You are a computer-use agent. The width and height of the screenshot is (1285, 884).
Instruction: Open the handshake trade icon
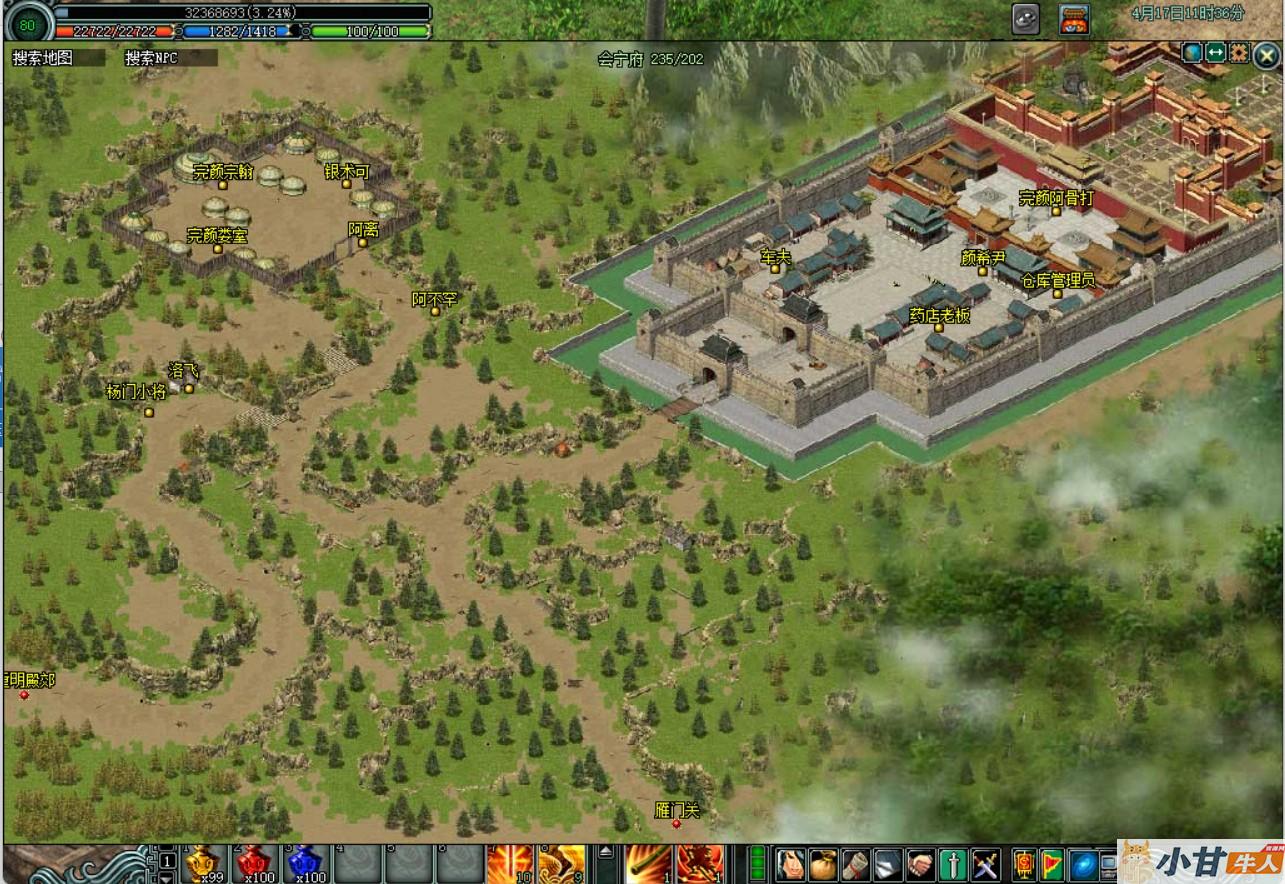click(x=920, y=864)
